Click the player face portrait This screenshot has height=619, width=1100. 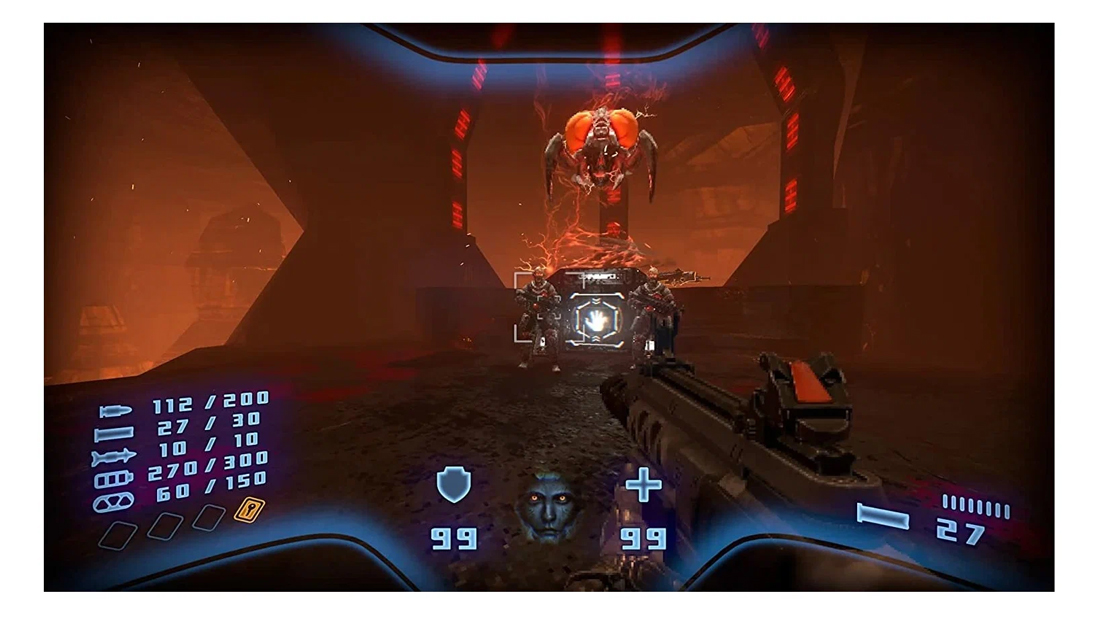coord(548,507)
